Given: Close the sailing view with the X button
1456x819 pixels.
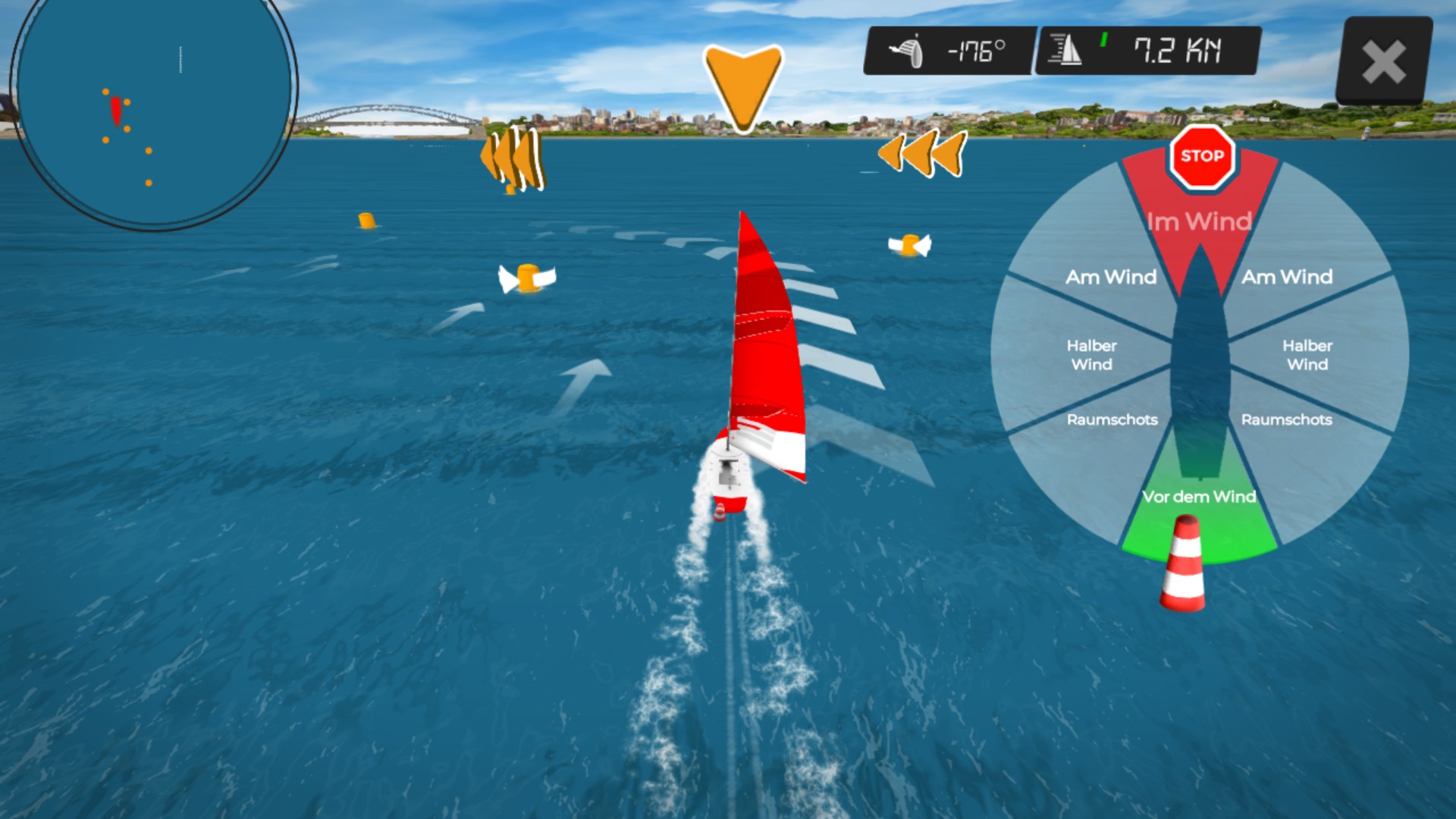Looking at the screenshot, I should [1383, 61].
